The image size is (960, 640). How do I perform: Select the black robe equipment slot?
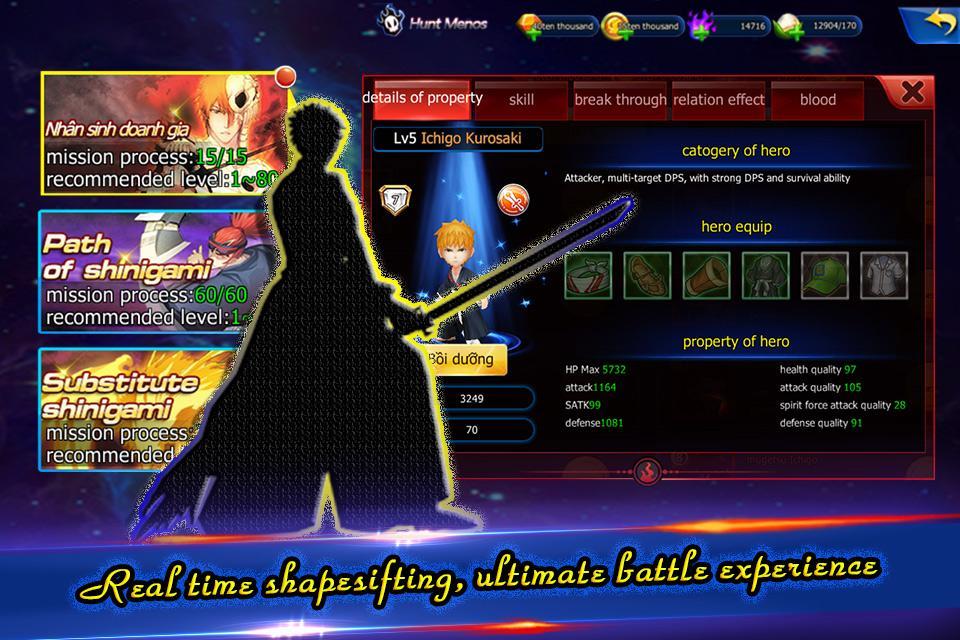(x=765, y=276)
